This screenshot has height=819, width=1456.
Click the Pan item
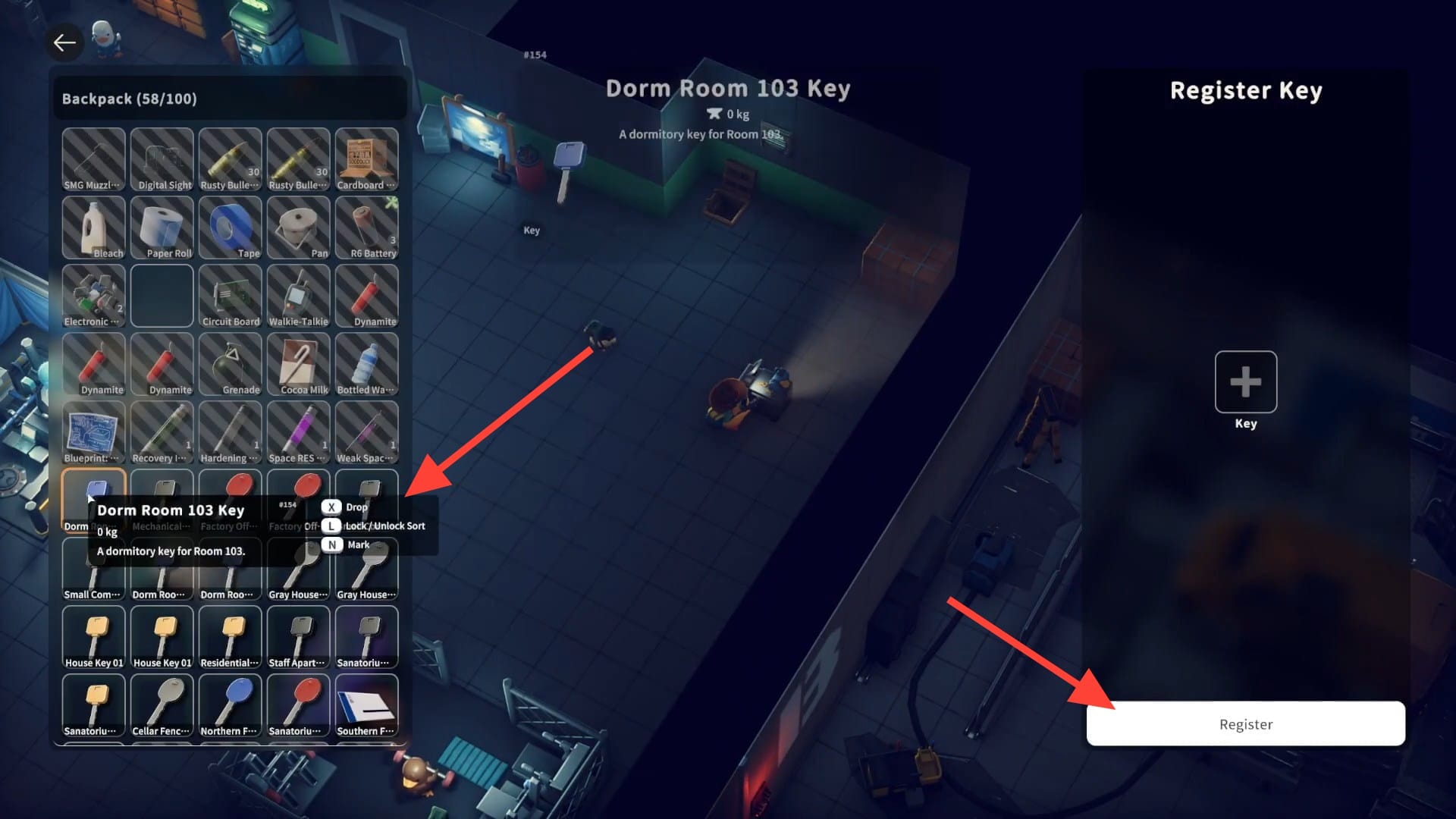[x=299, y=227]
